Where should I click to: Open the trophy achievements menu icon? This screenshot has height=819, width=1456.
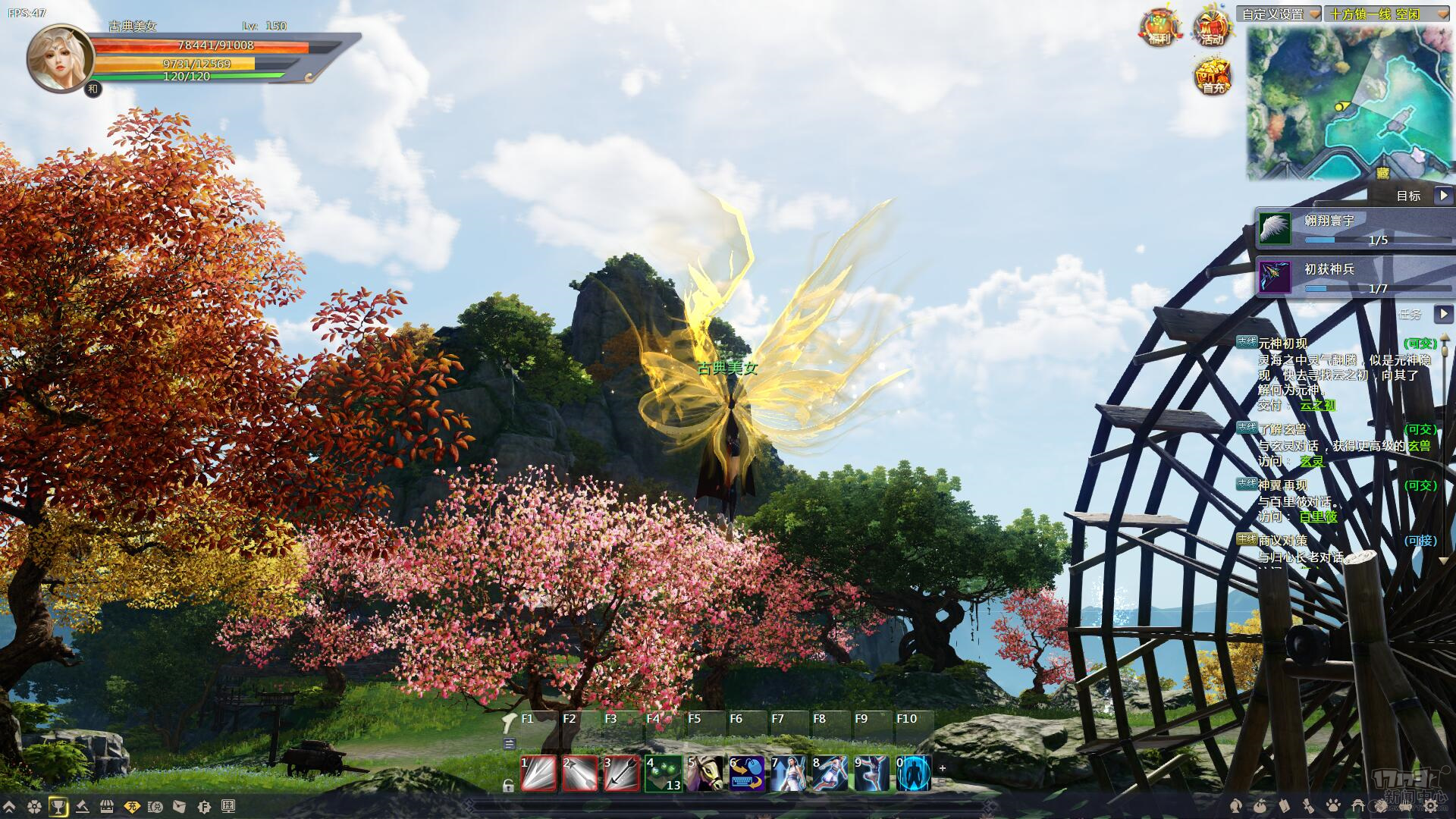click(58, 806)
